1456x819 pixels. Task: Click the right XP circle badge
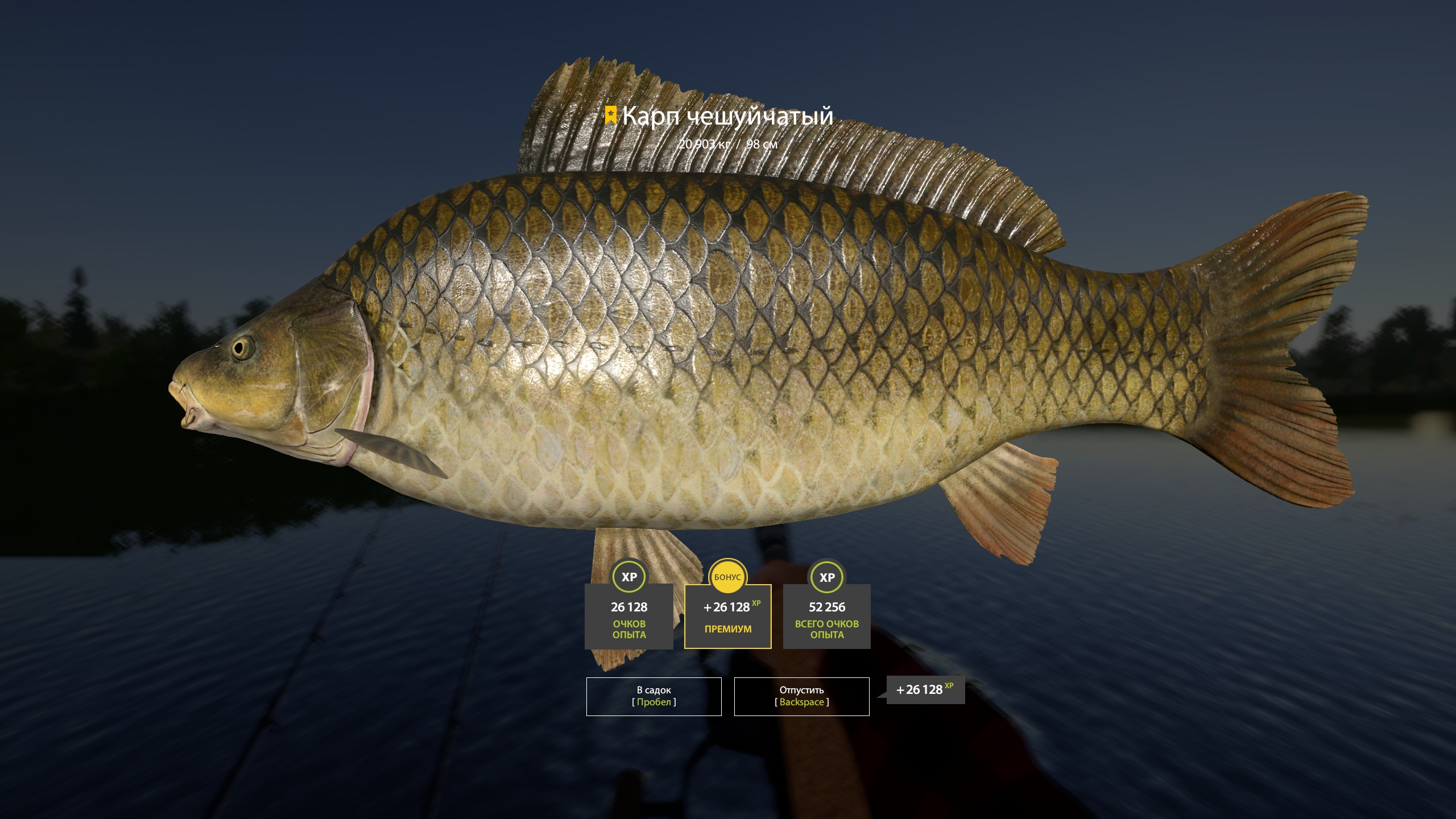828,576
